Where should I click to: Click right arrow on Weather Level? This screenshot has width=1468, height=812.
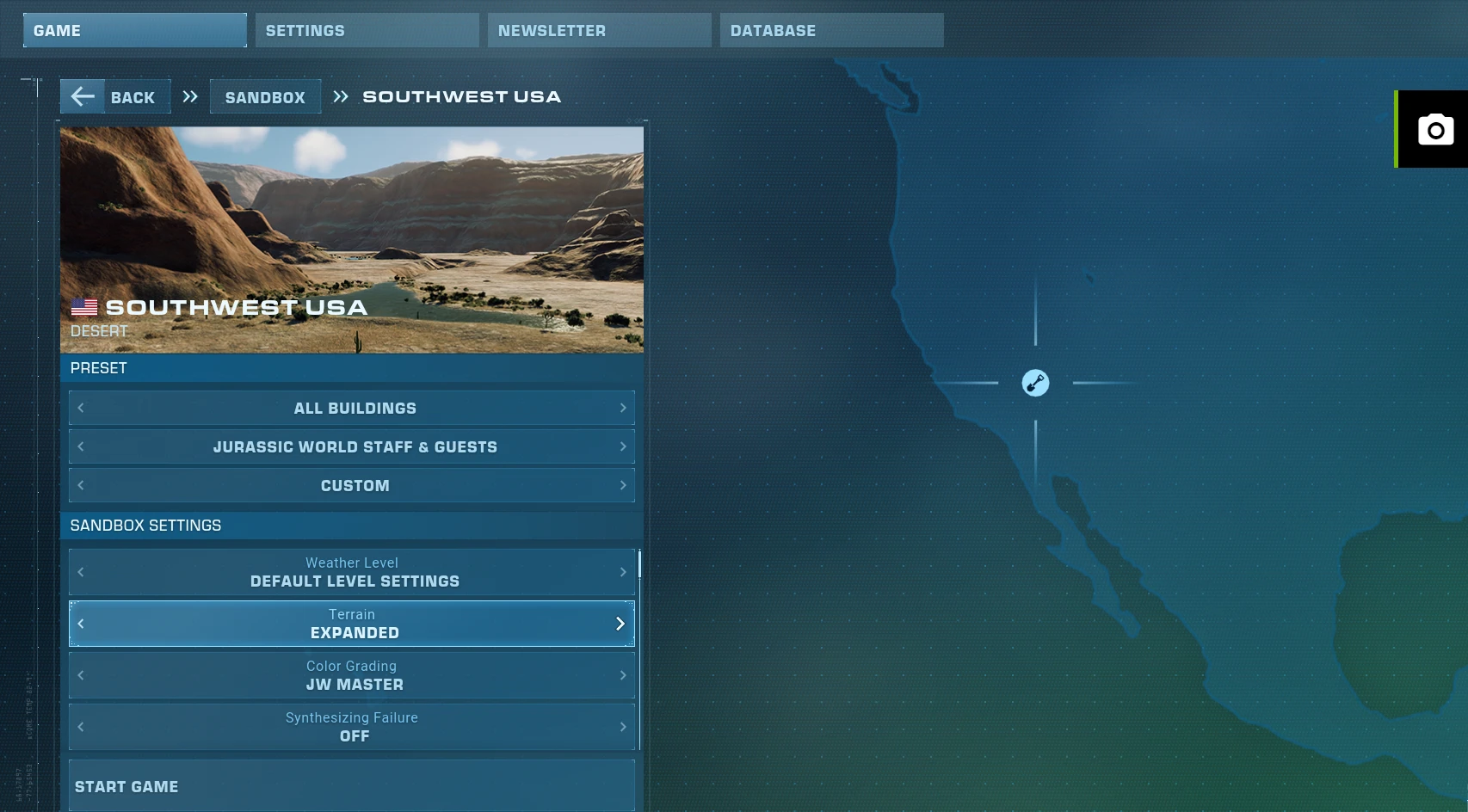tap(623, 572)
